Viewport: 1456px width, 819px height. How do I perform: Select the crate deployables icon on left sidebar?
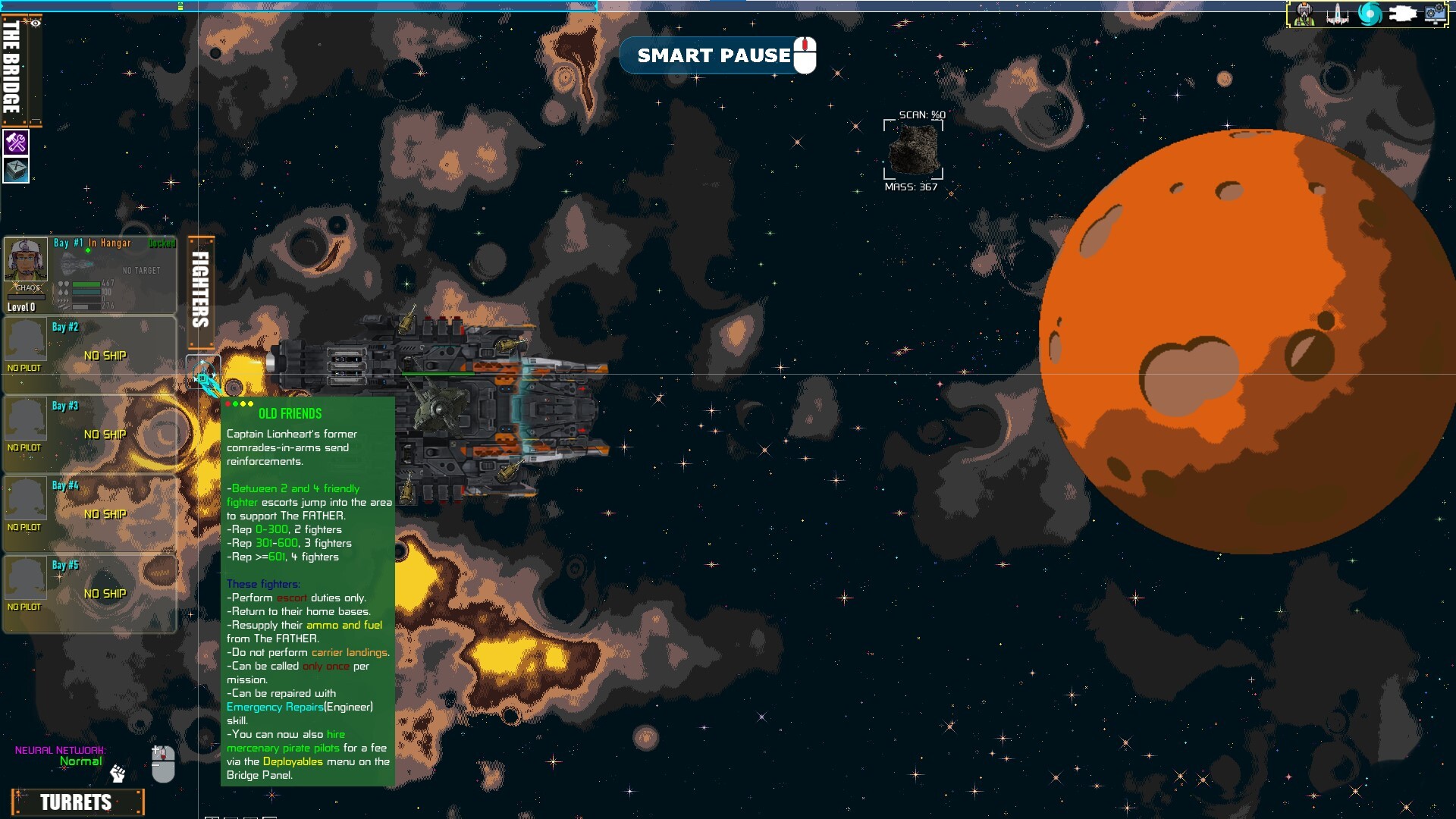click(16, 171)
